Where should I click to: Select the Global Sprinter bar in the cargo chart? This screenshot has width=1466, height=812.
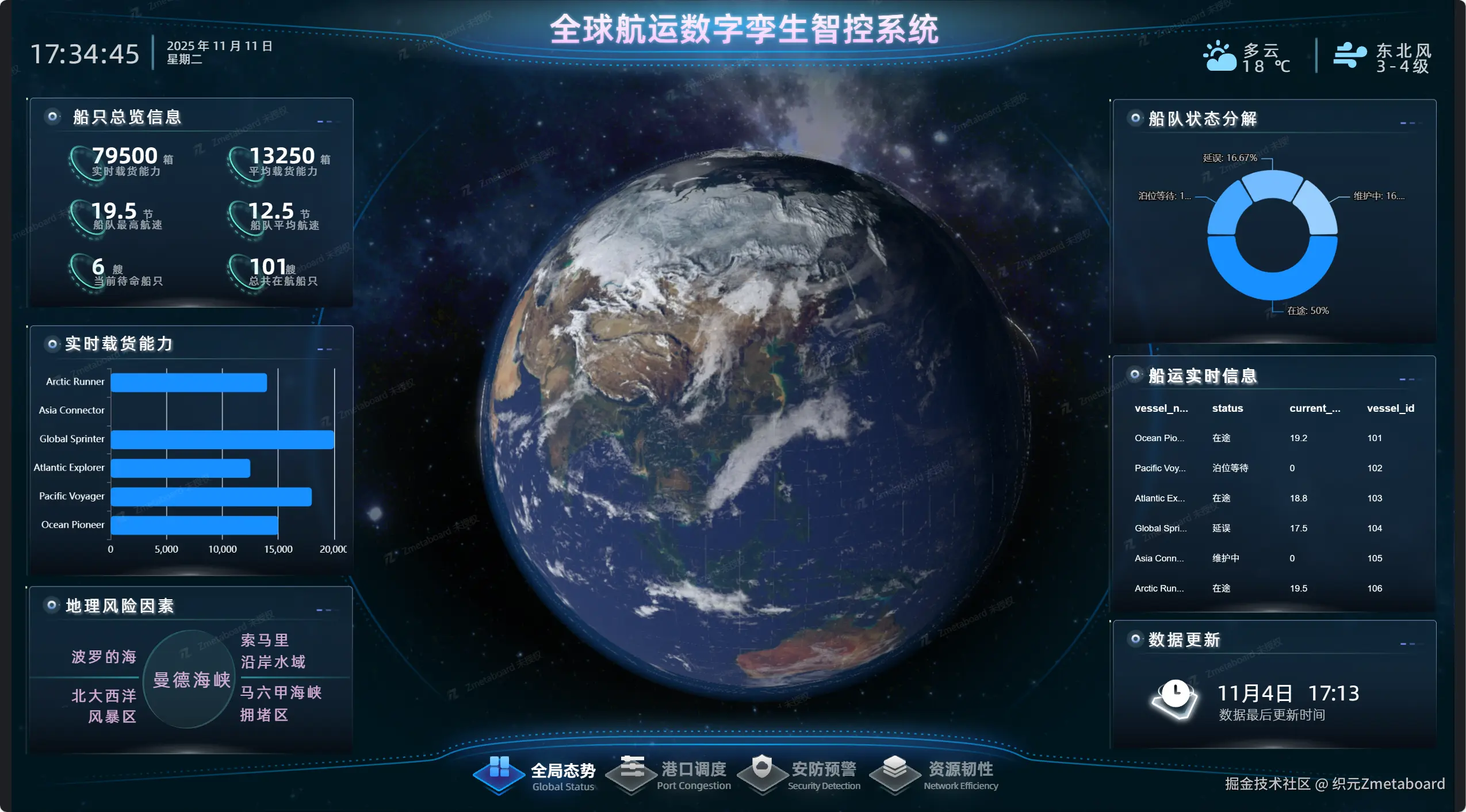pos(222,439)
